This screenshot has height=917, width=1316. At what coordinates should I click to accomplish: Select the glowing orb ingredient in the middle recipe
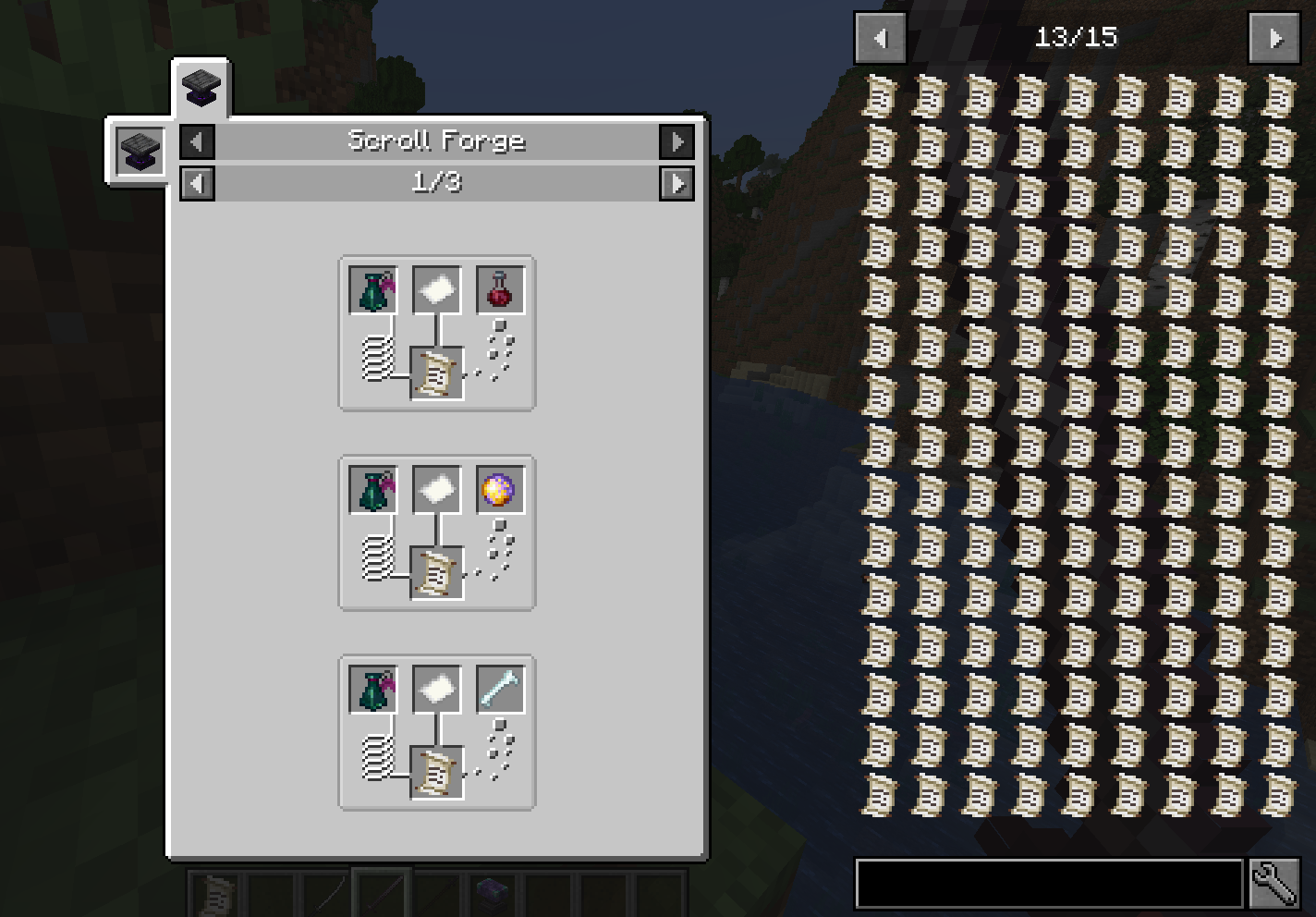498,490
